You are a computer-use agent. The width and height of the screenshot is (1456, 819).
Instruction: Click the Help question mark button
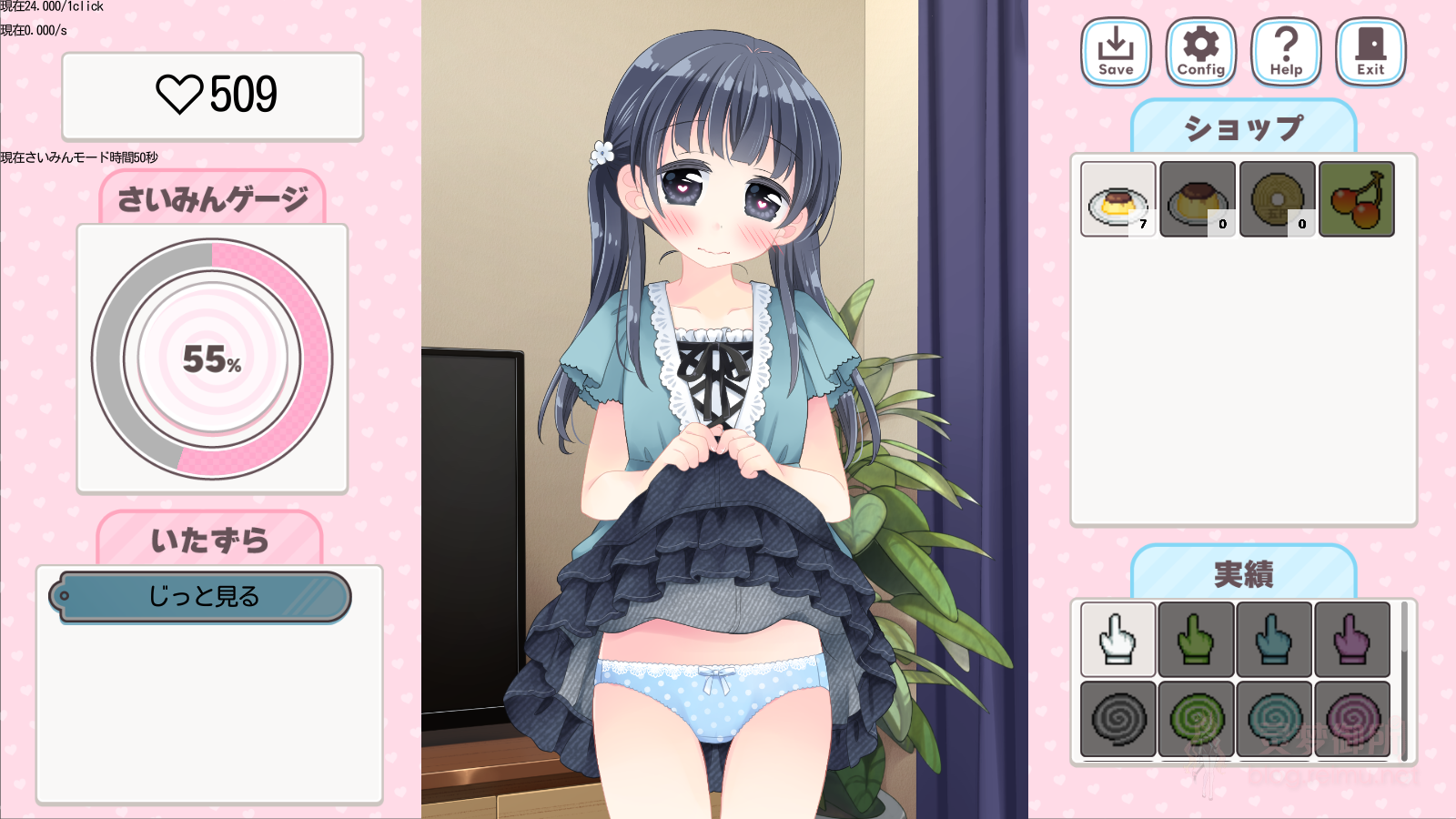[1285, 51]
